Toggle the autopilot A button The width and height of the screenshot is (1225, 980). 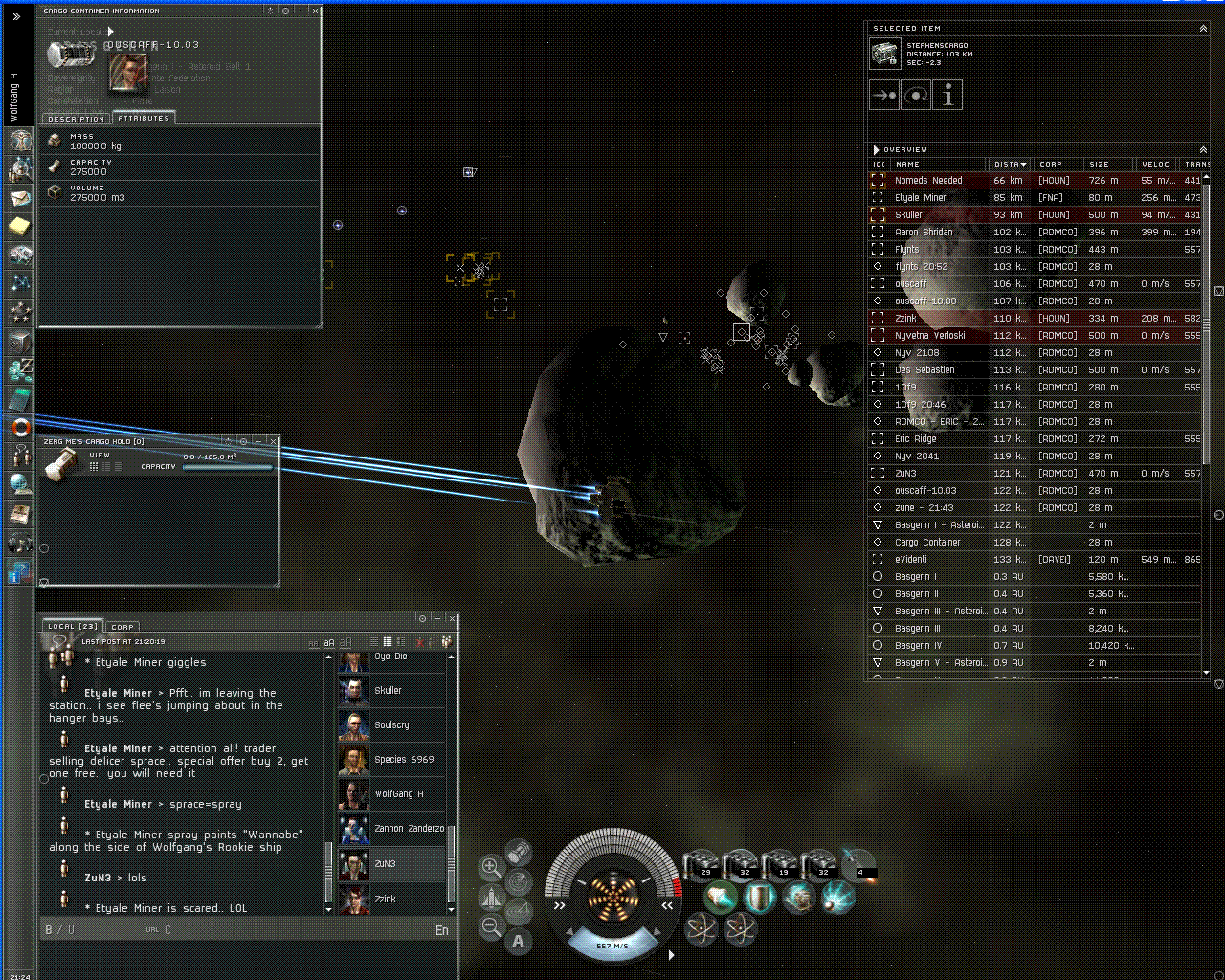pos(519,942)
